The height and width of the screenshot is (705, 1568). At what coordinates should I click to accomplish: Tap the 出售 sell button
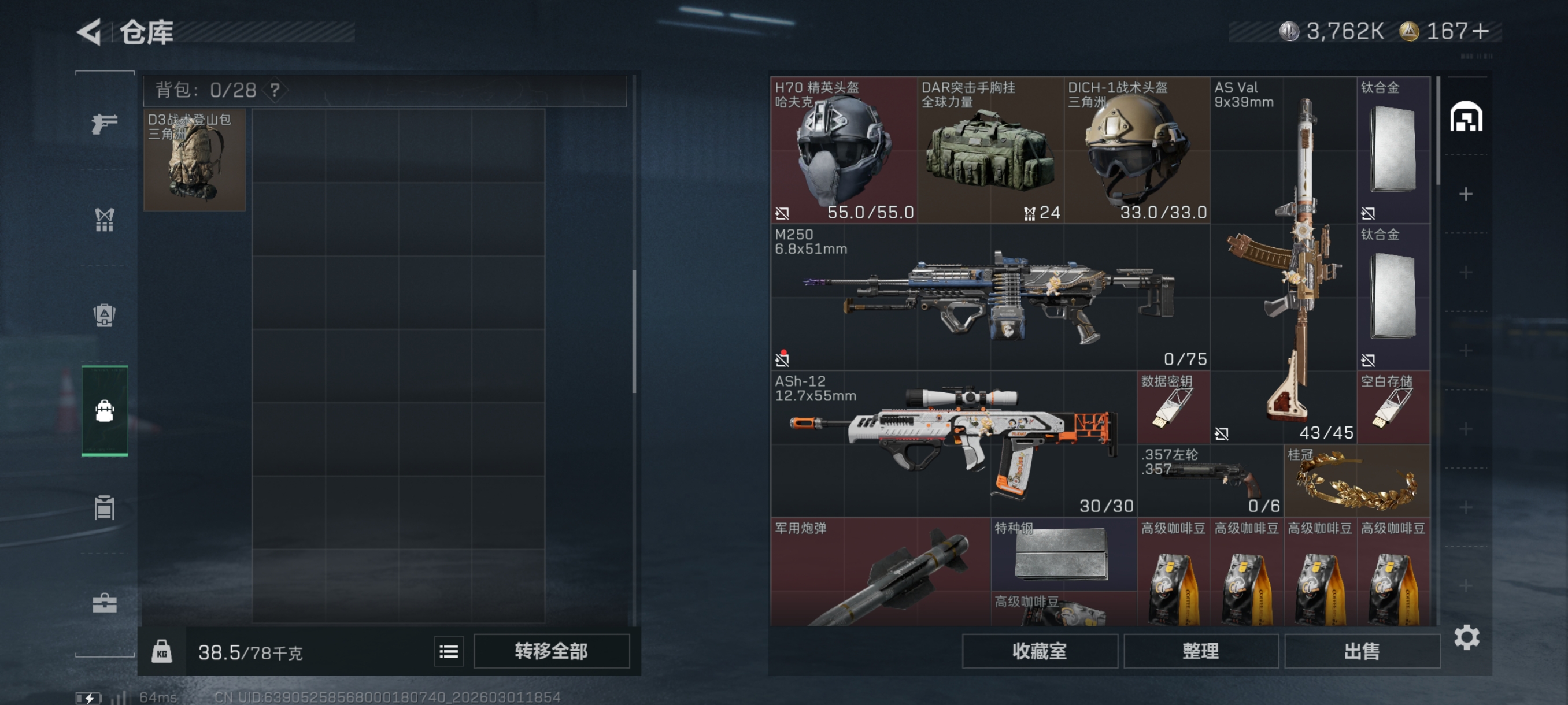click(x=1362, y=651)
